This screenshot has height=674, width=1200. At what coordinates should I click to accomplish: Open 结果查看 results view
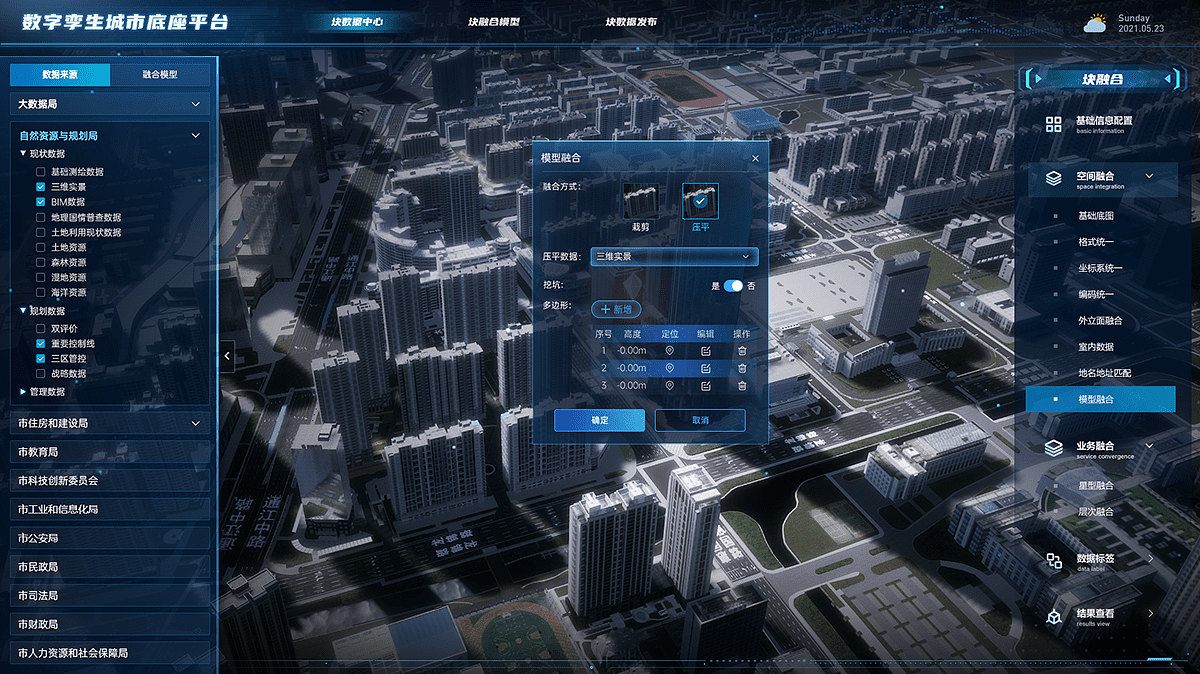pyautogui.click(x=1095, y=616)
